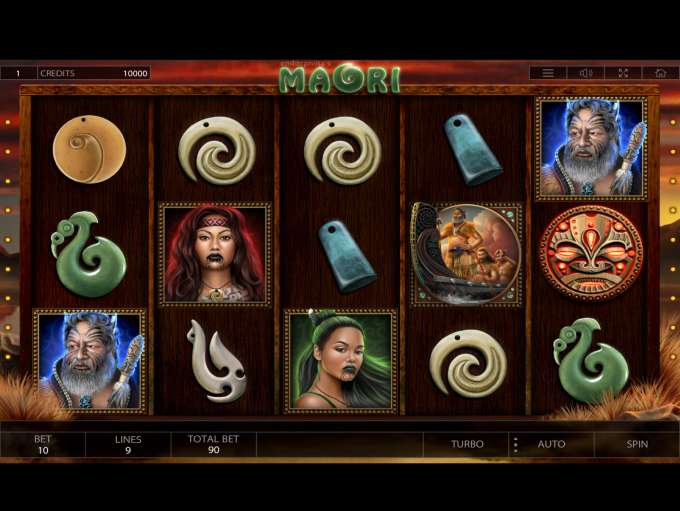The image size is (680, 511).
Task: Go to the home screen
Action: tap(660, 73)
